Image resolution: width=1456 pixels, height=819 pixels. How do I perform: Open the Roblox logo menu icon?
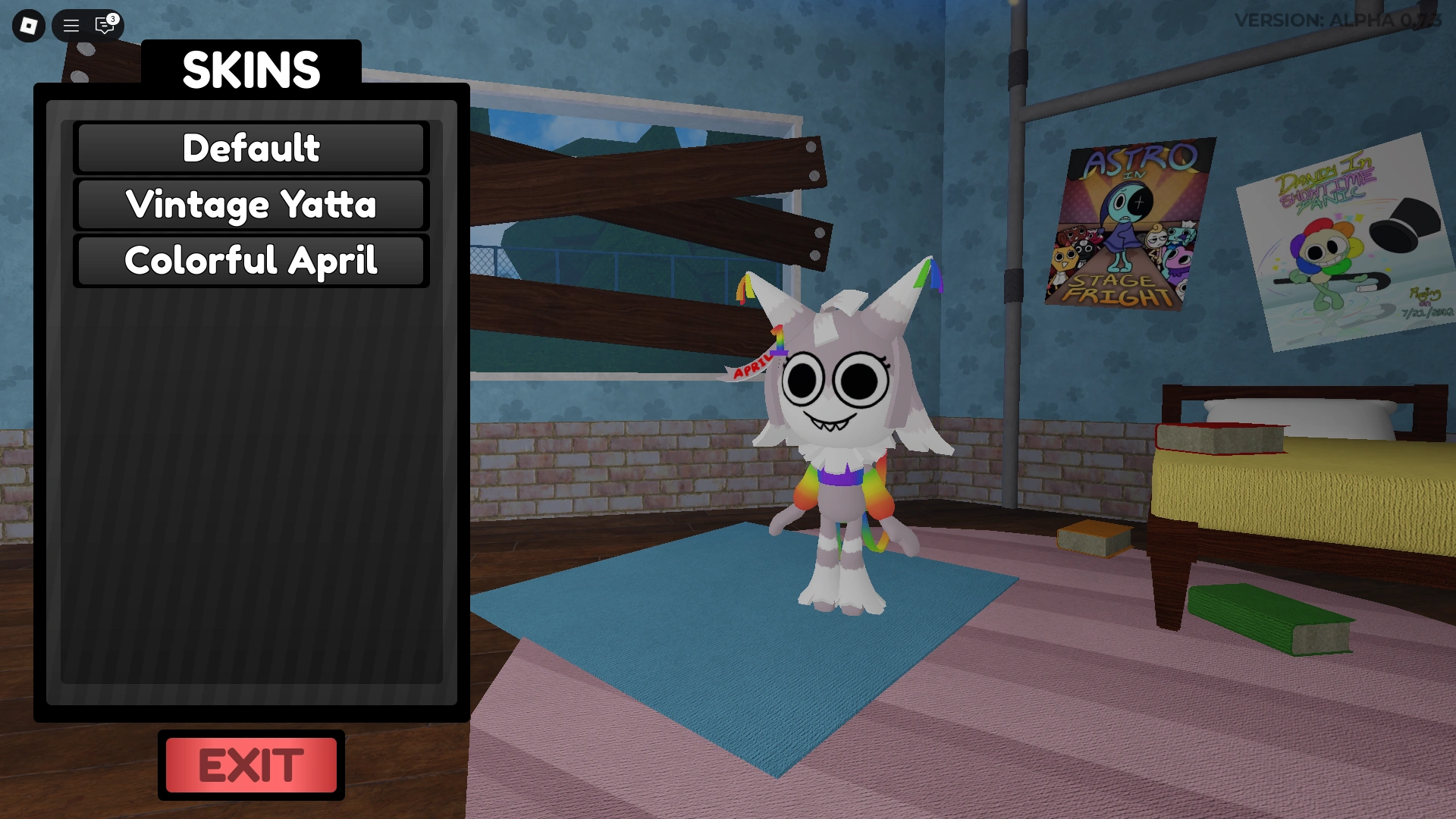27,26
